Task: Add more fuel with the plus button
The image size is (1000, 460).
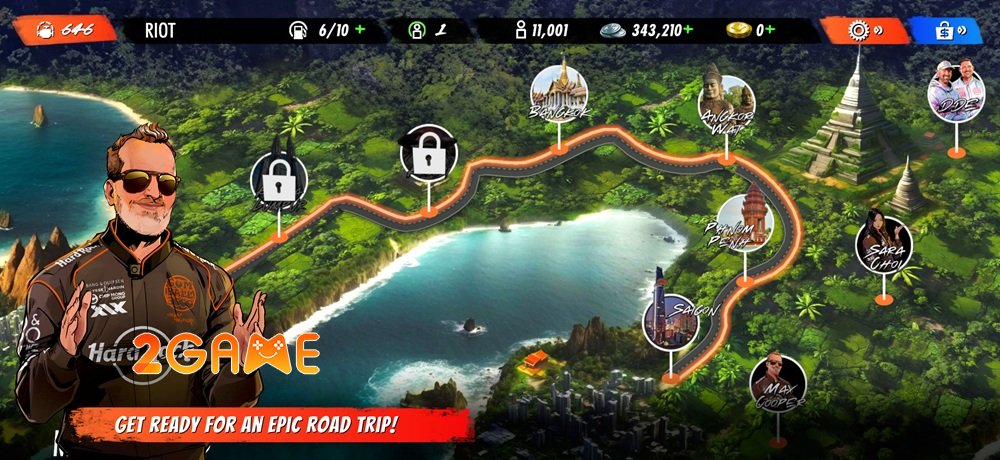Action: (360, 30)
